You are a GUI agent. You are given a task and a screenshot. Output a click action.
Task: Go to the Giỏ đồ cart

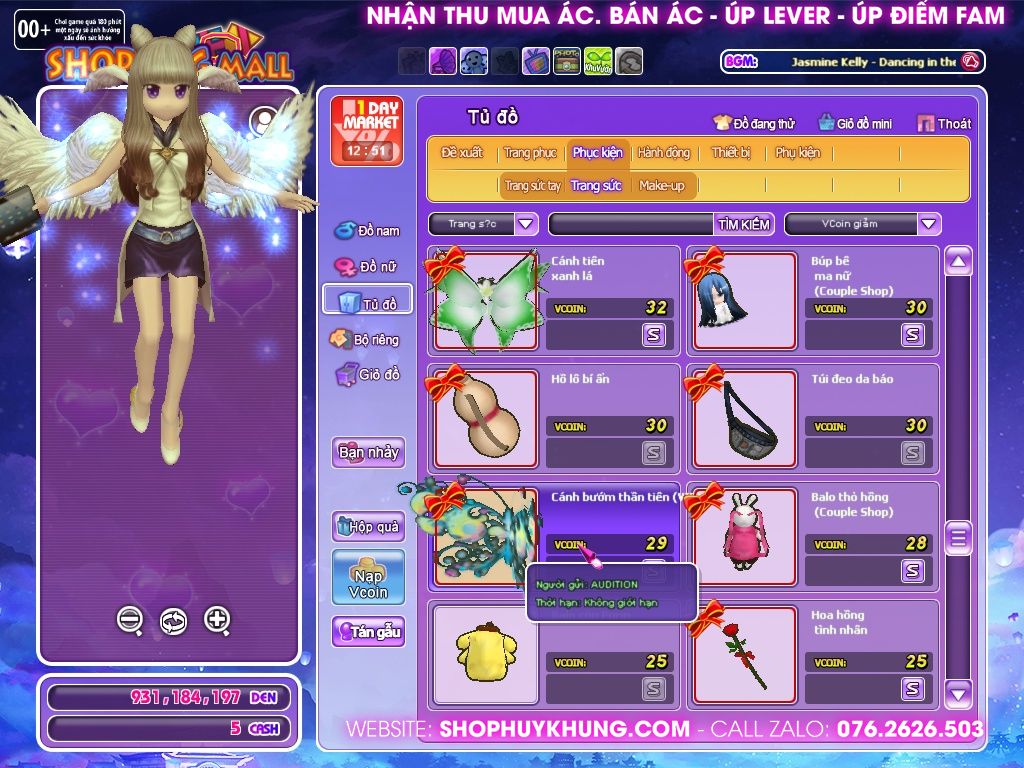click(367, 375)
